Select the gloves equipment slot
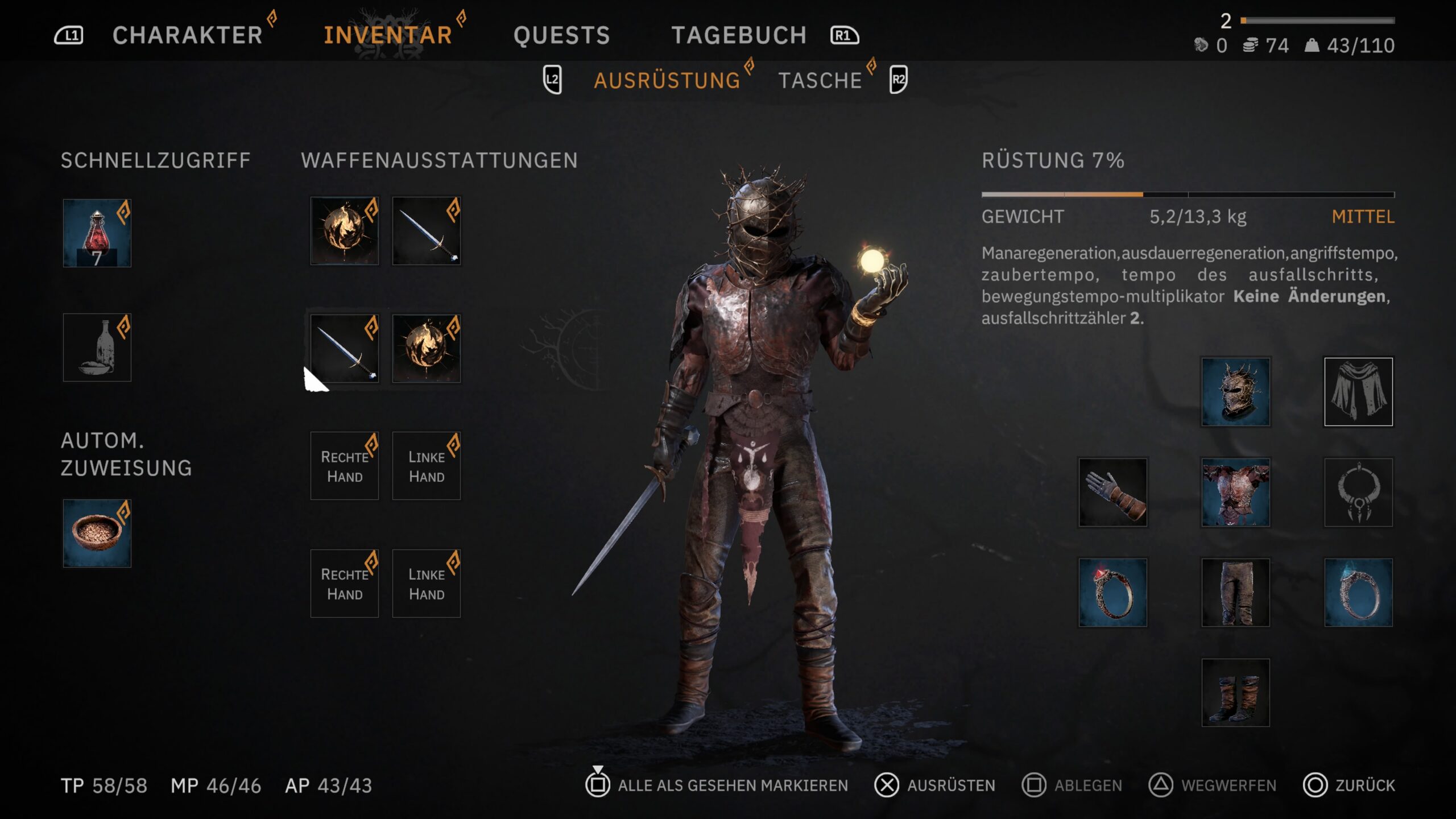The image size is (1456, 819). [1113, 493]
